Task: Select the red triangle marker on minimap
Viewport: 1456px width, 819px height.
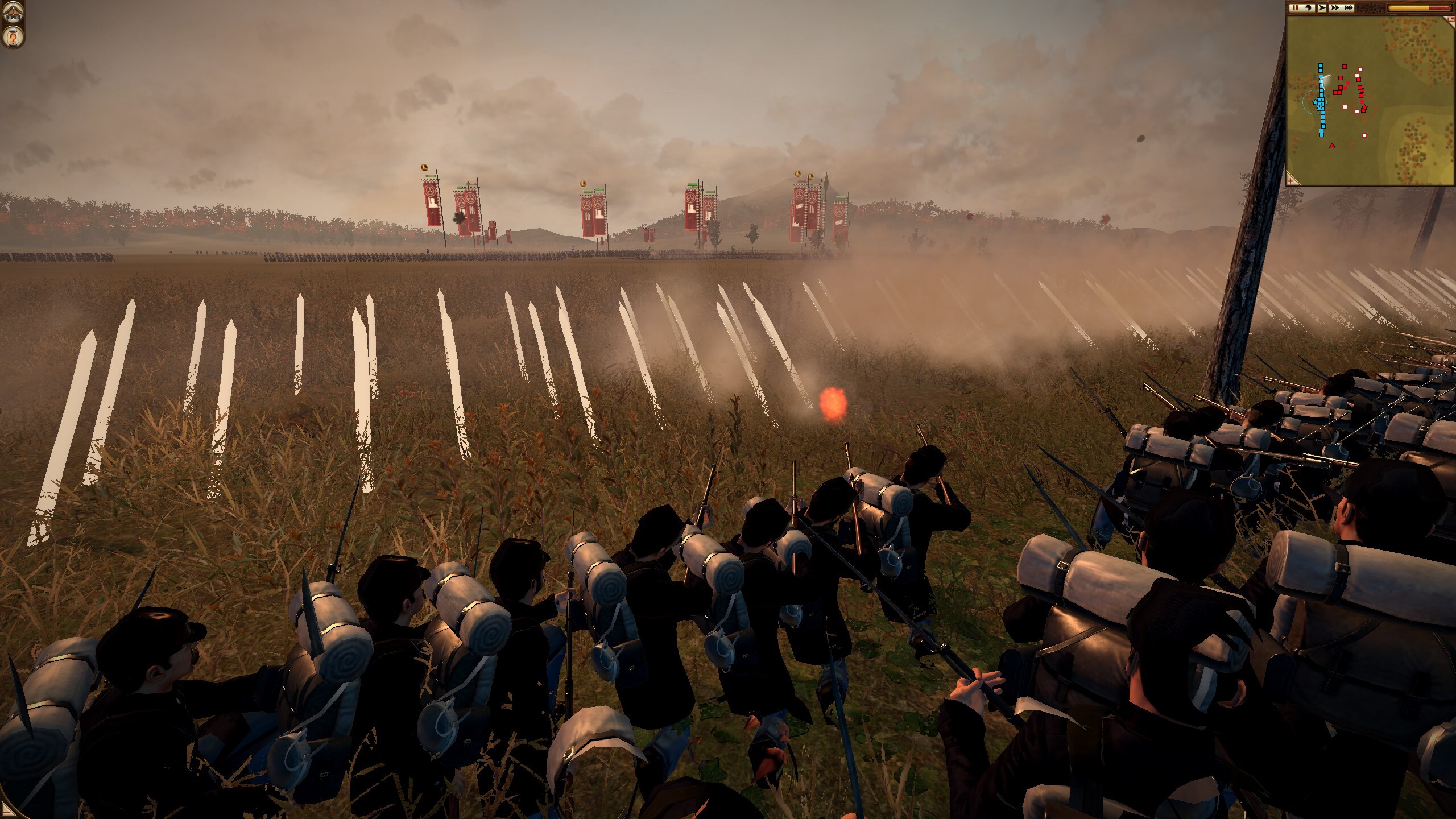Action: coord(1332,146)
